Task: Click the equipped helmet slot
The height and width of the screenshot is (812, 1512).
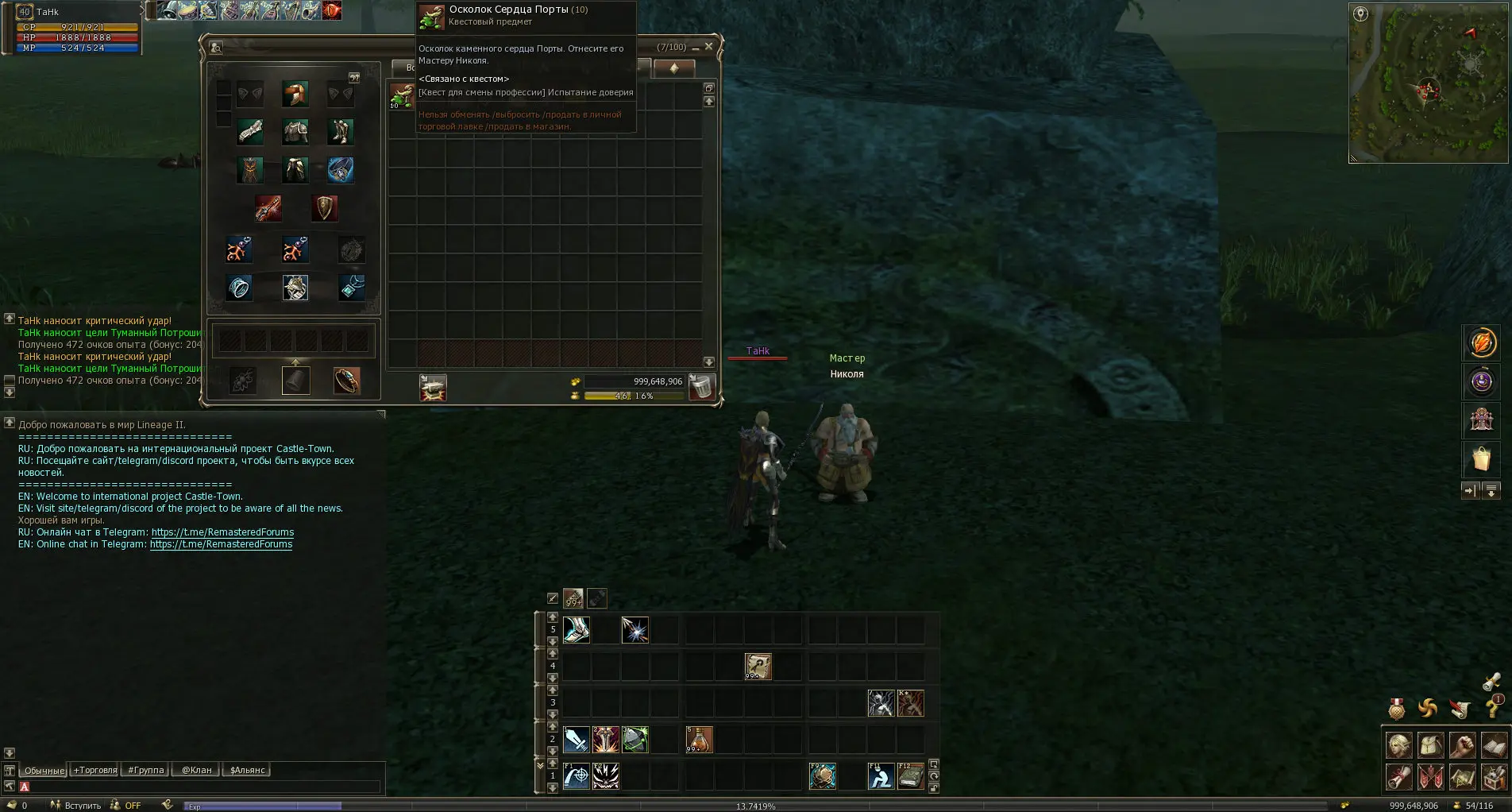Action: pos(295,94)
